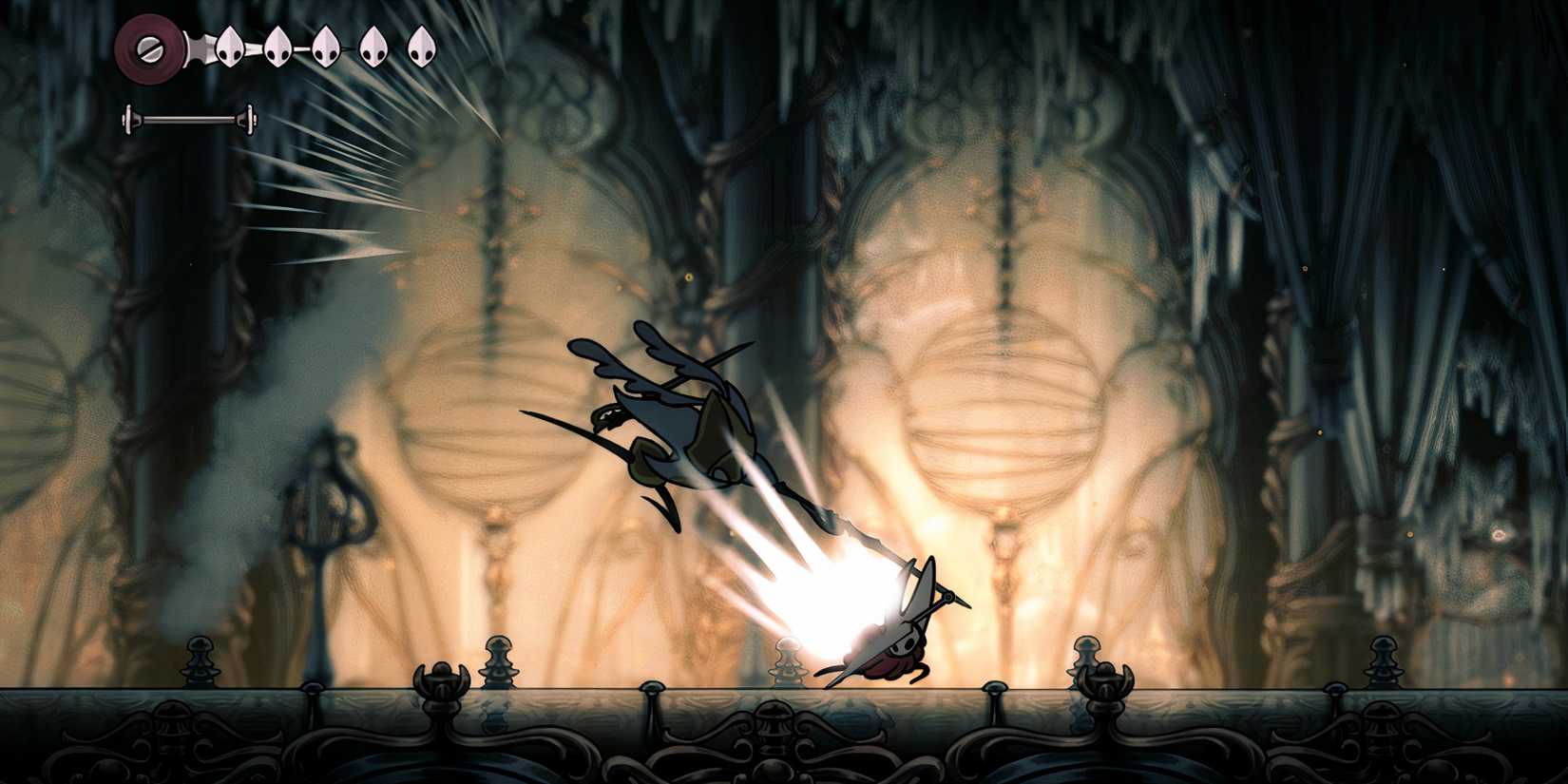Click the second mask in the health row
The height and width of the screenshot is (784, 1568).
(277, 45)
